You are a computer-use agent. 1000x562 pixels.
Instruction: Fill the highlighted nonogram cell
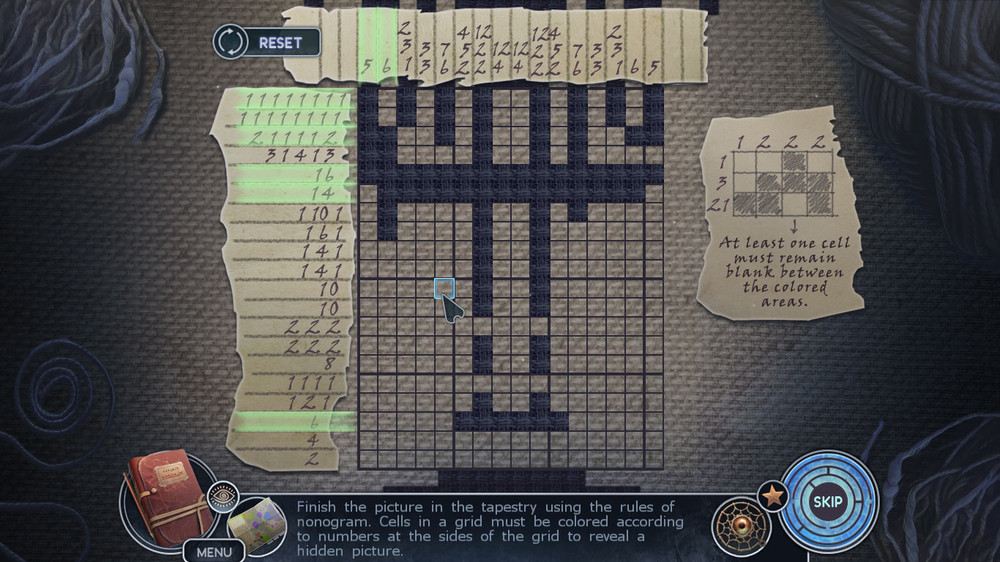445,288
